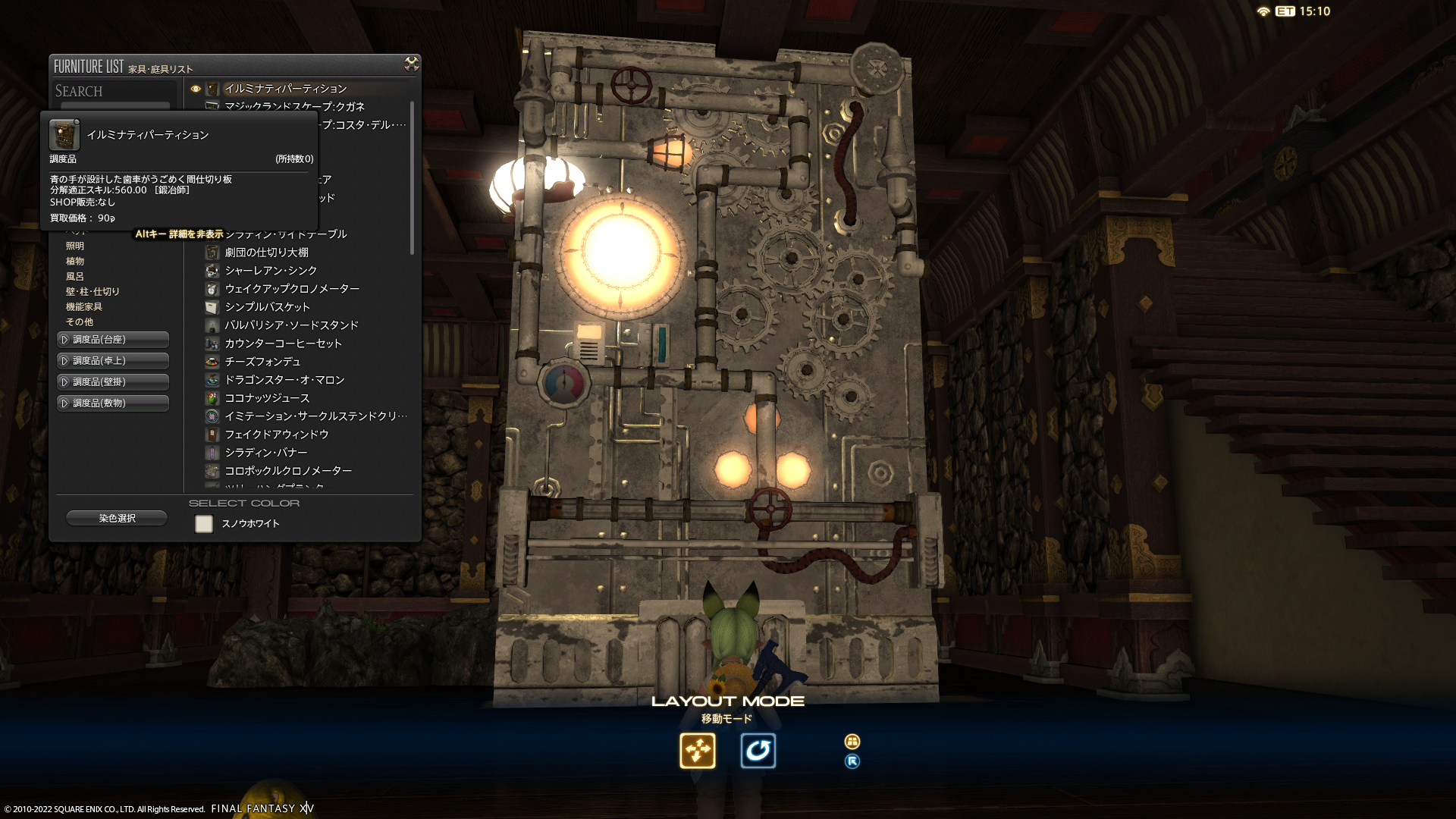This screenshot has height=819, width=1456.
Task: Choose コロボックルクロノメーター entry
Action: coord(288,471)
